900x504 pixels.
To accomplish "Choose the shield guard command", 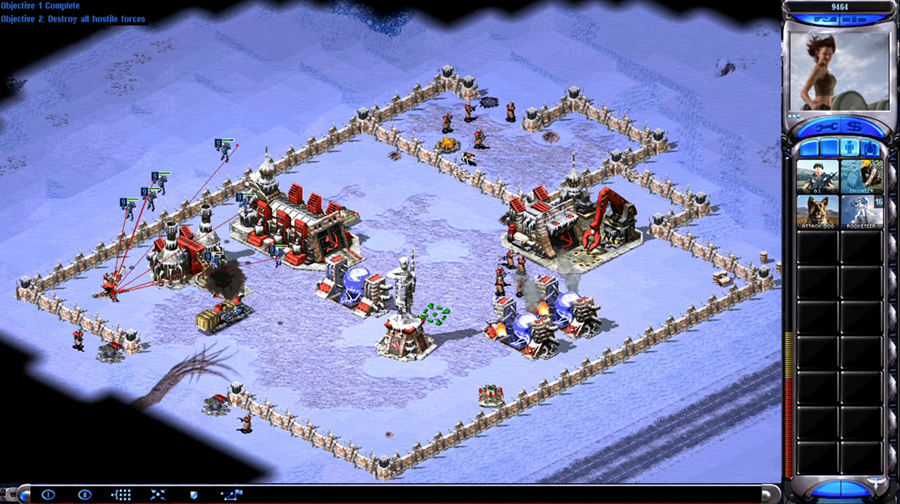I will 194,494.
